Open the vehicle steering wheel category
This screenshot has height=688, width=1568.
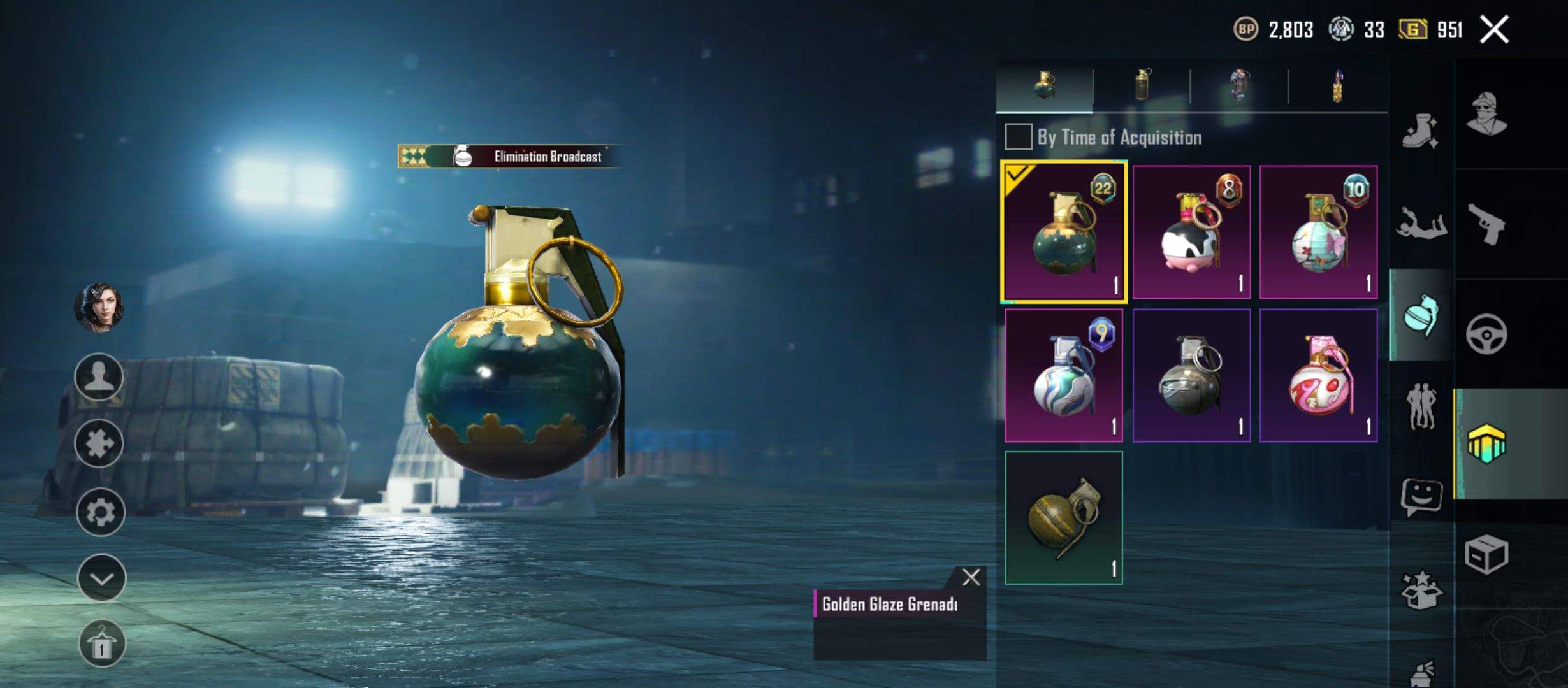point(1486,334)
